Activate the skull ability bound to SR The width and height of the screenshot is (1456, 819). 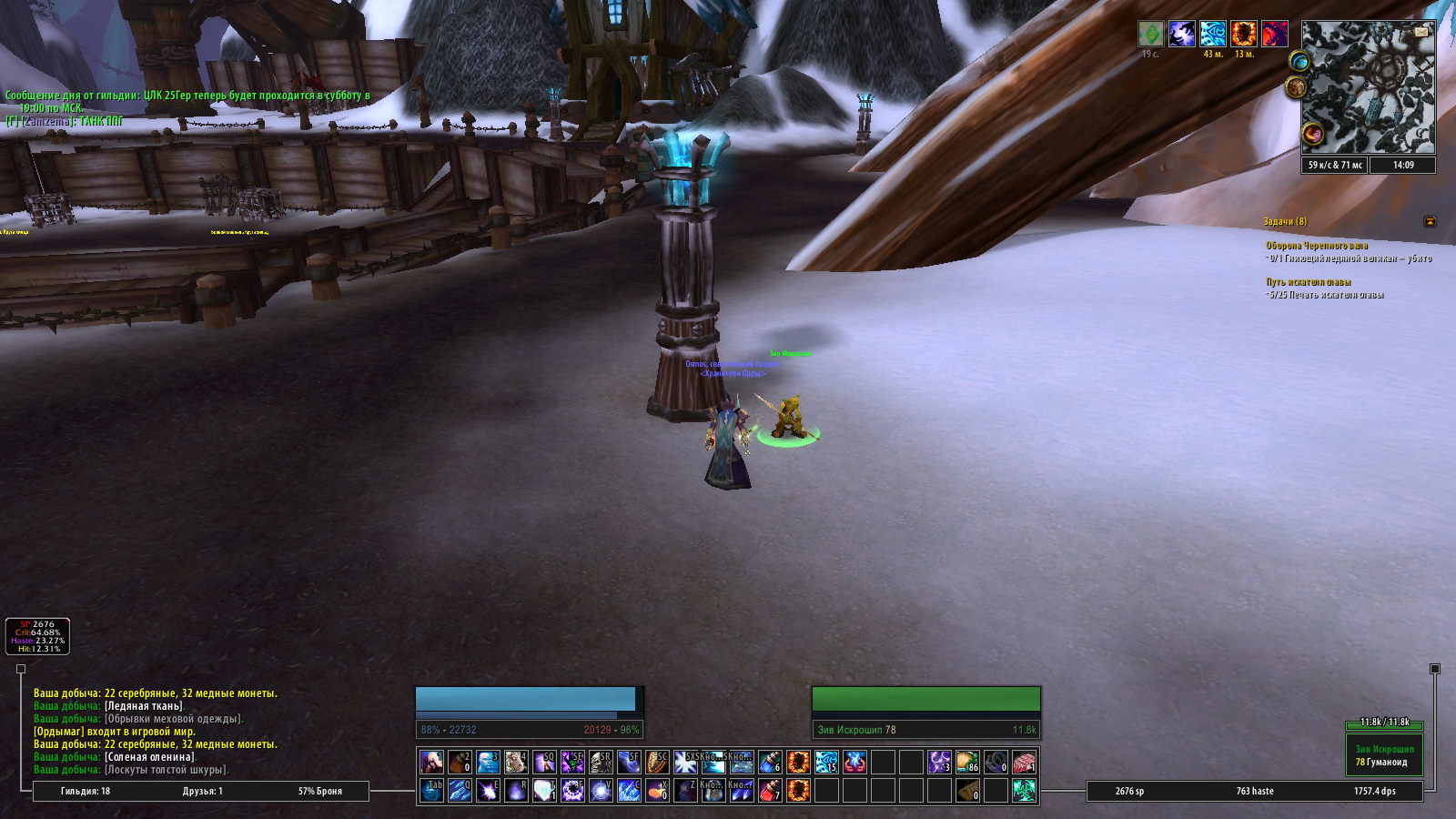point(601,762)
